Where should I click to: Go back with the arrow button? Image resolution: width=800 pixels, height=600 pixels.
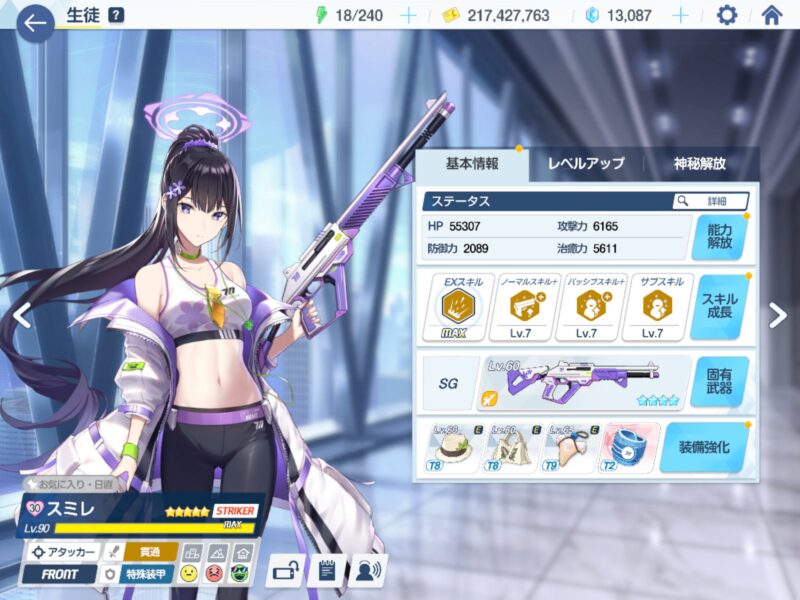(35, 23)
